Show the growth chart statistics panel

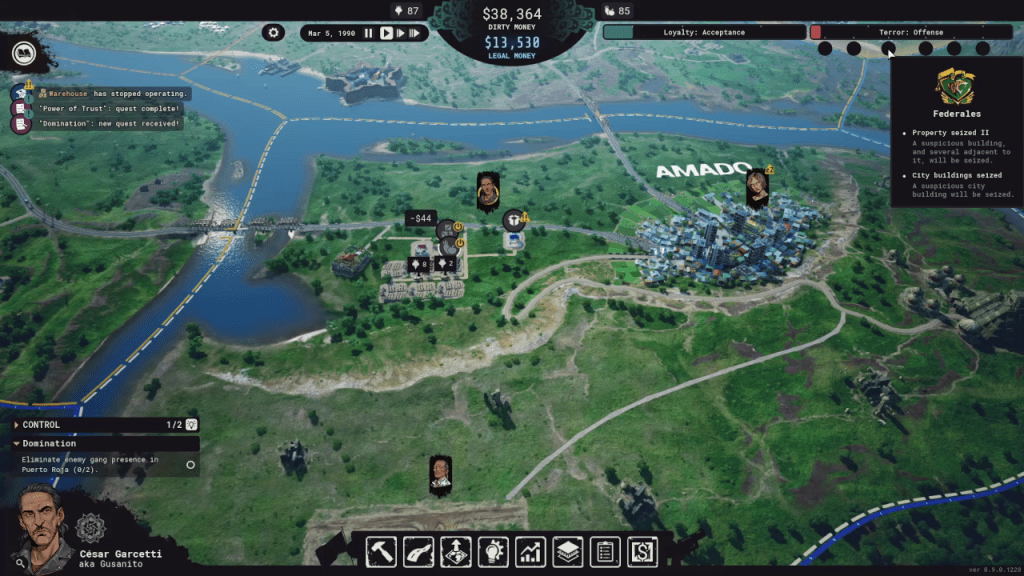(x=530, y=551)
